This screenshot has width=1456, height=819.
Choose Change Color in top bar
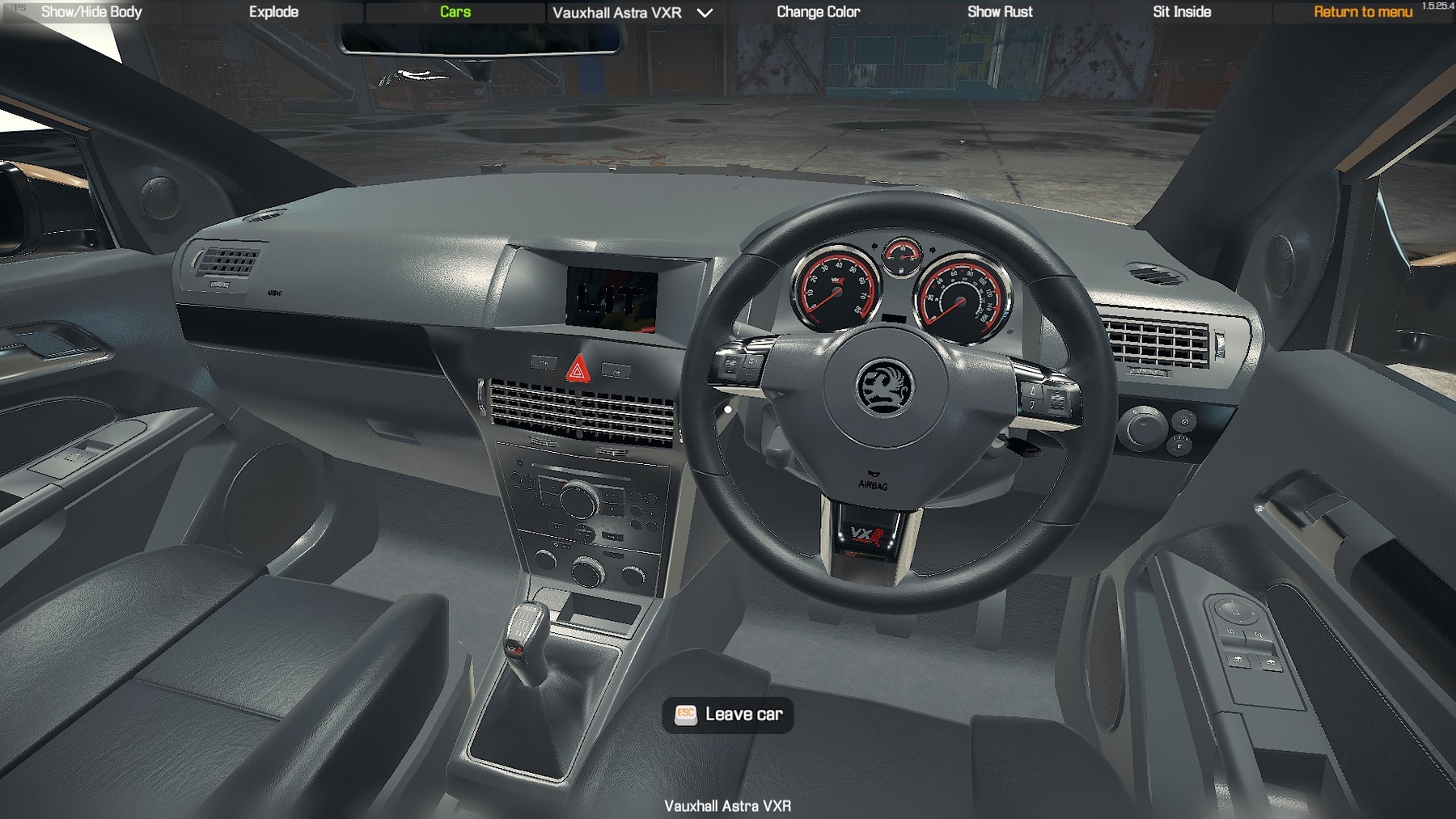point(818,12)
